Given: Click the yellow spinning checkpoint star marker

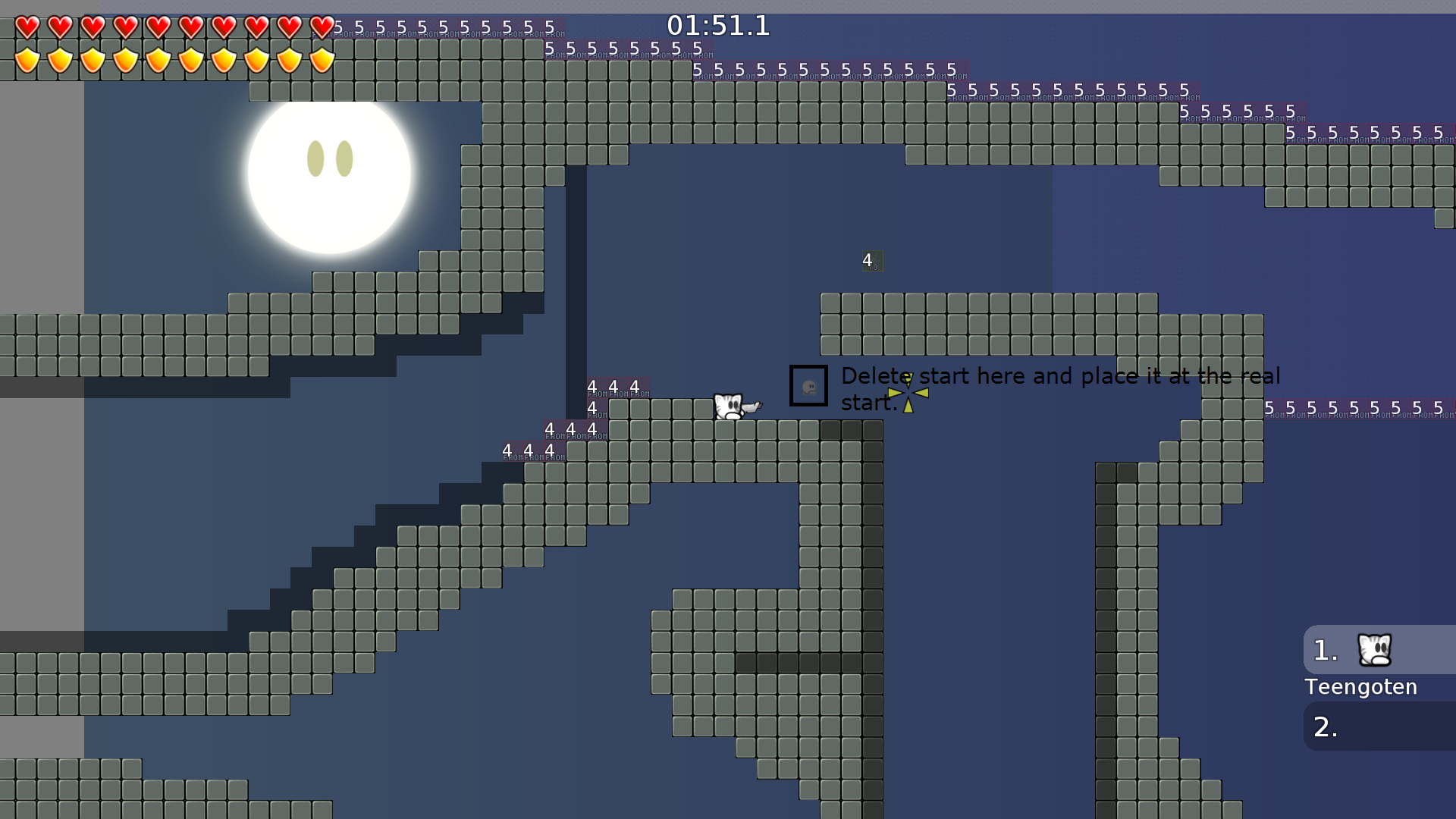Looking at the screenshot, I should tap(908, 393).
